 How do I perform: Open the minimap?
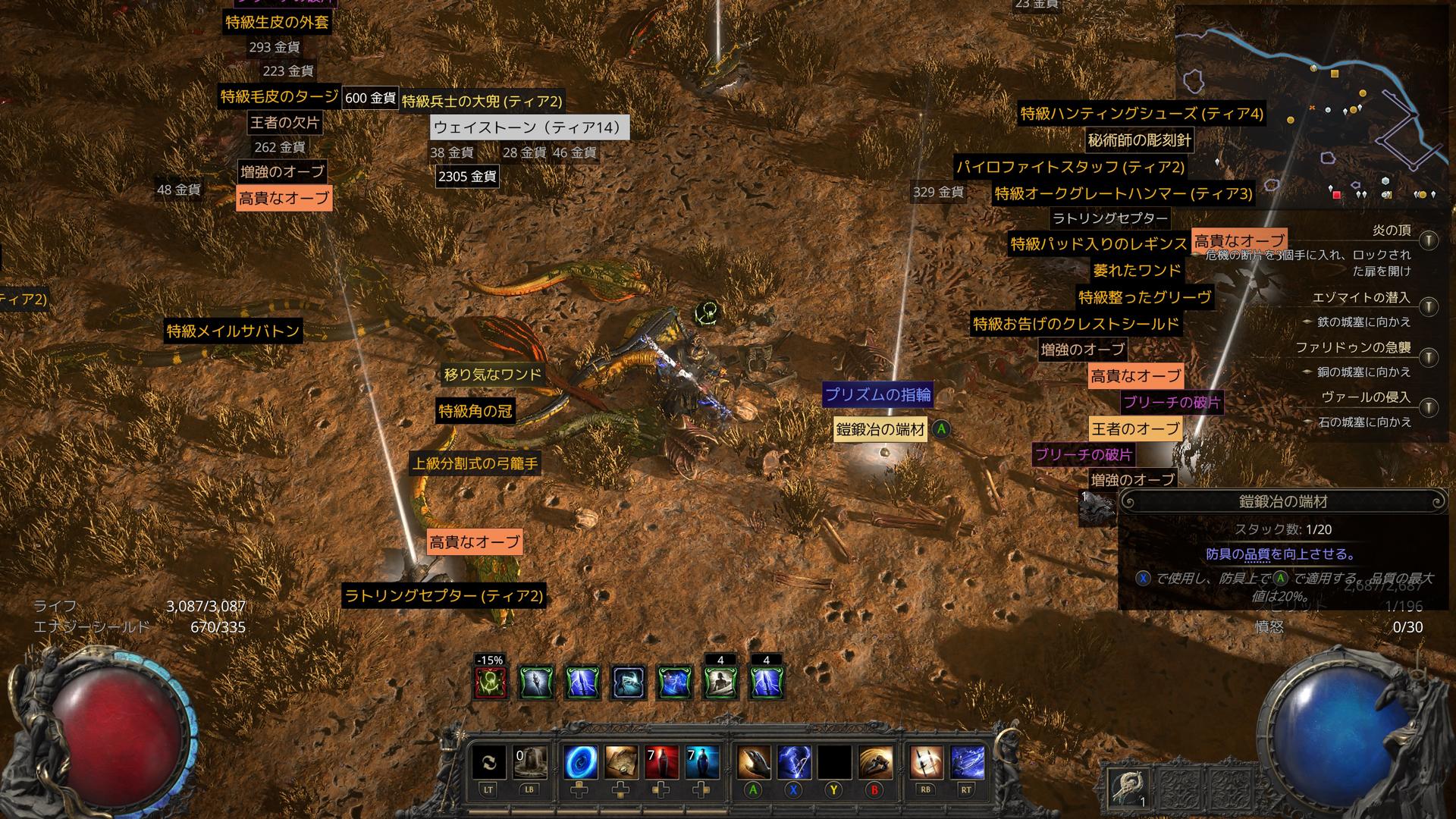coord(1310,106)
